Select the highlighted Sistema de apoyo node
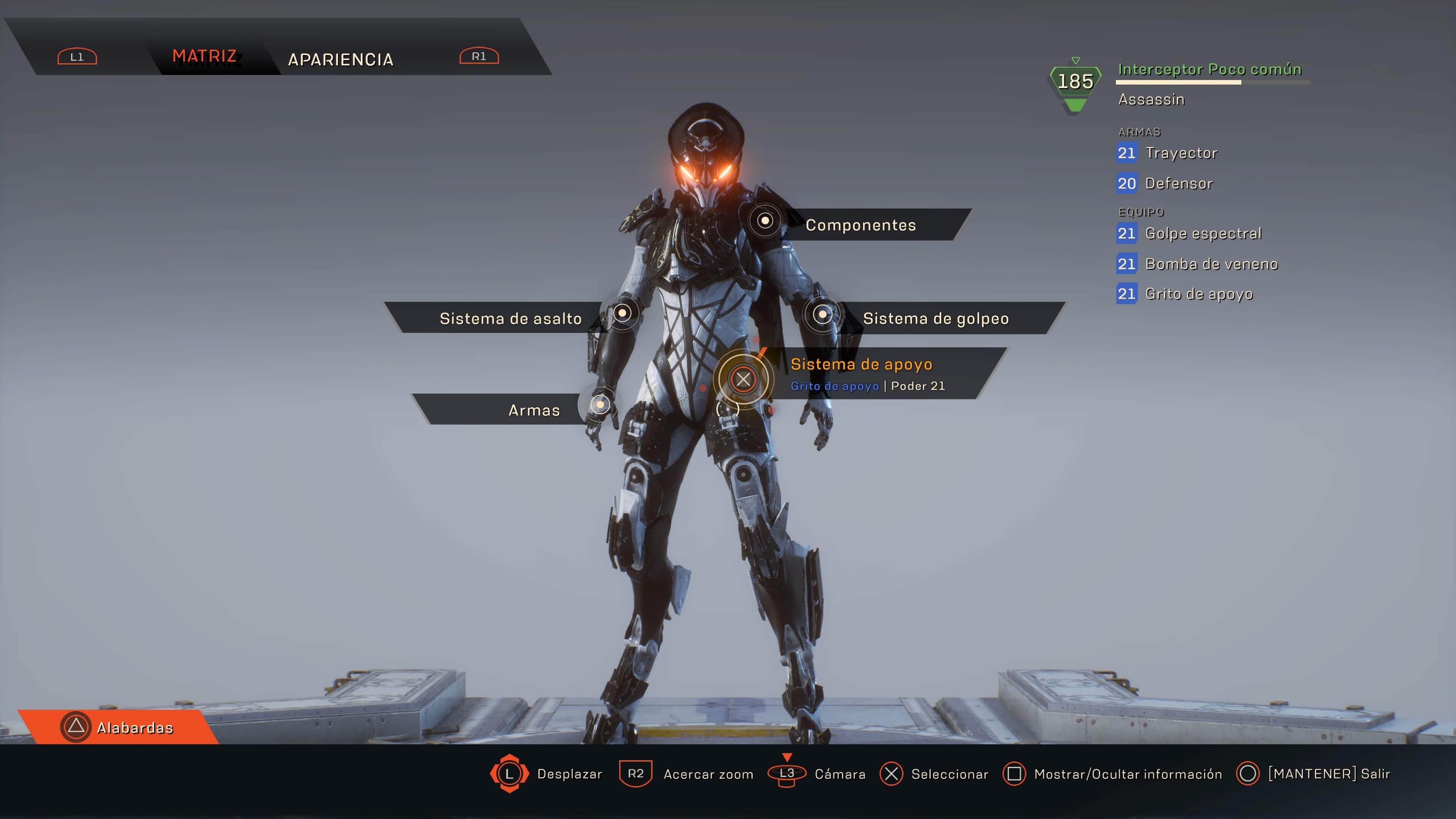Screen dimensions: 1456x819 pyautogui.click(x=743, y=380)
